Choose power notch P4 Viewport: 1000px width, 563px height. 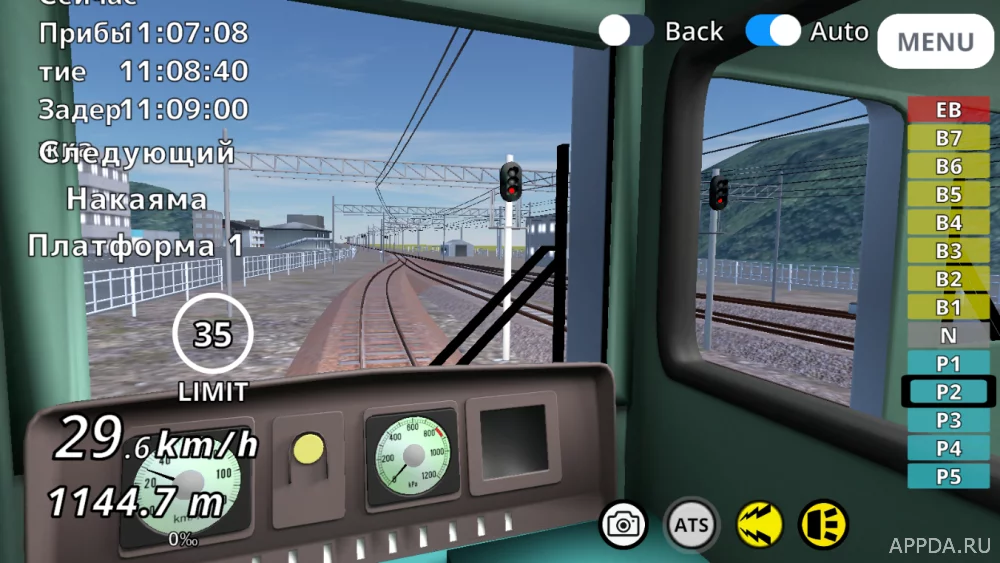948,448
